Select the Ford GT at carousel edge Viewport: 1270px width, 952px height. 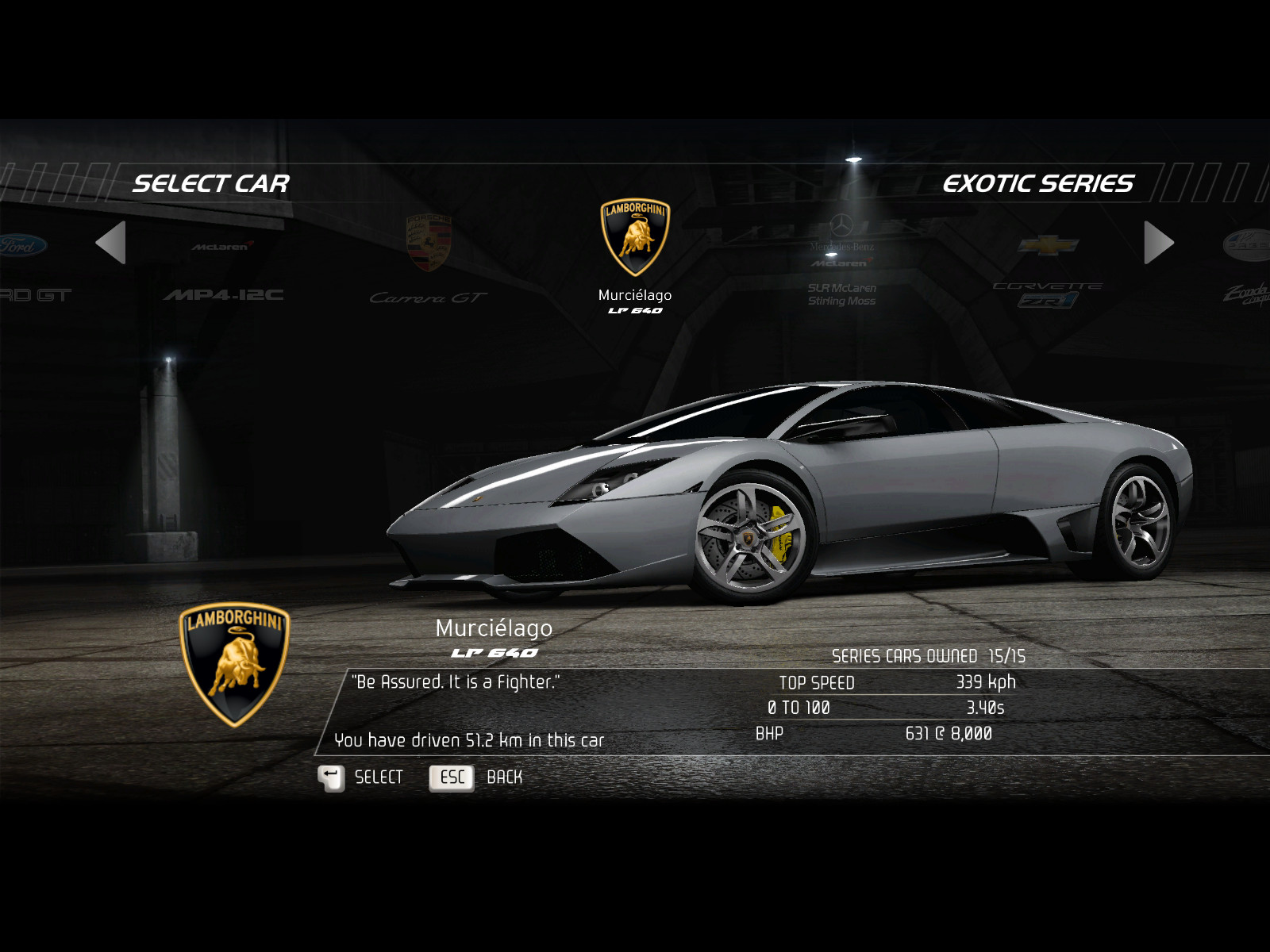coord(28,270)
